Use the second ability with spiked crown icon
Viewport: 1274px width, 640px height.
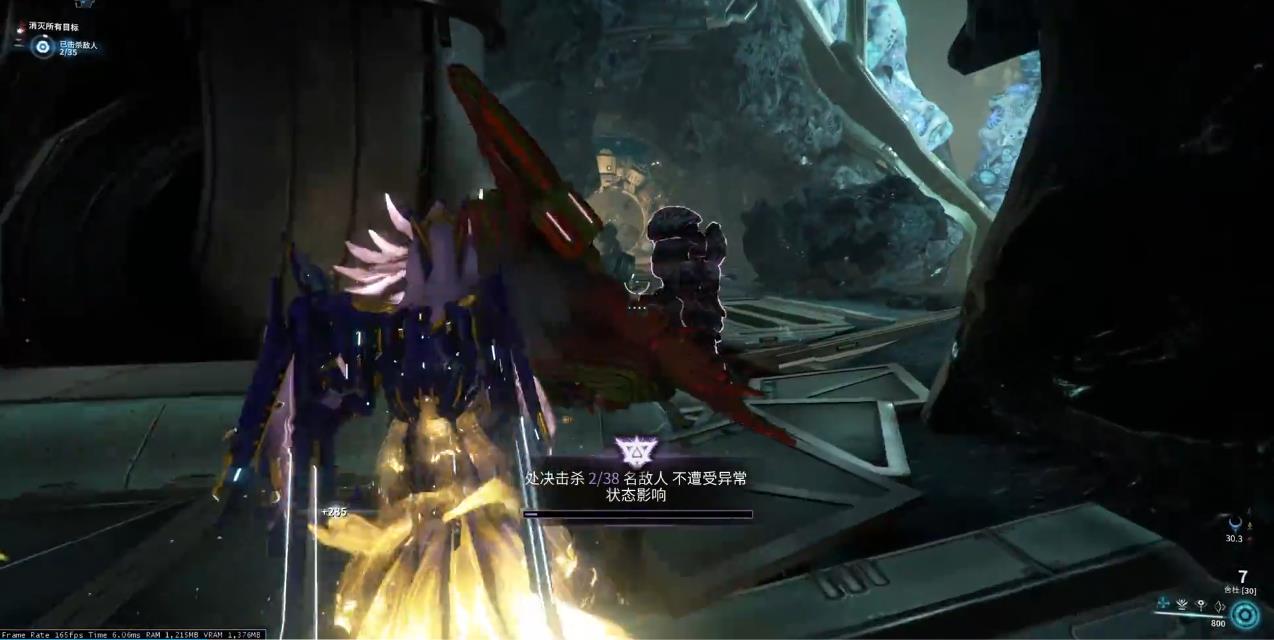(x=1183, y=604)
